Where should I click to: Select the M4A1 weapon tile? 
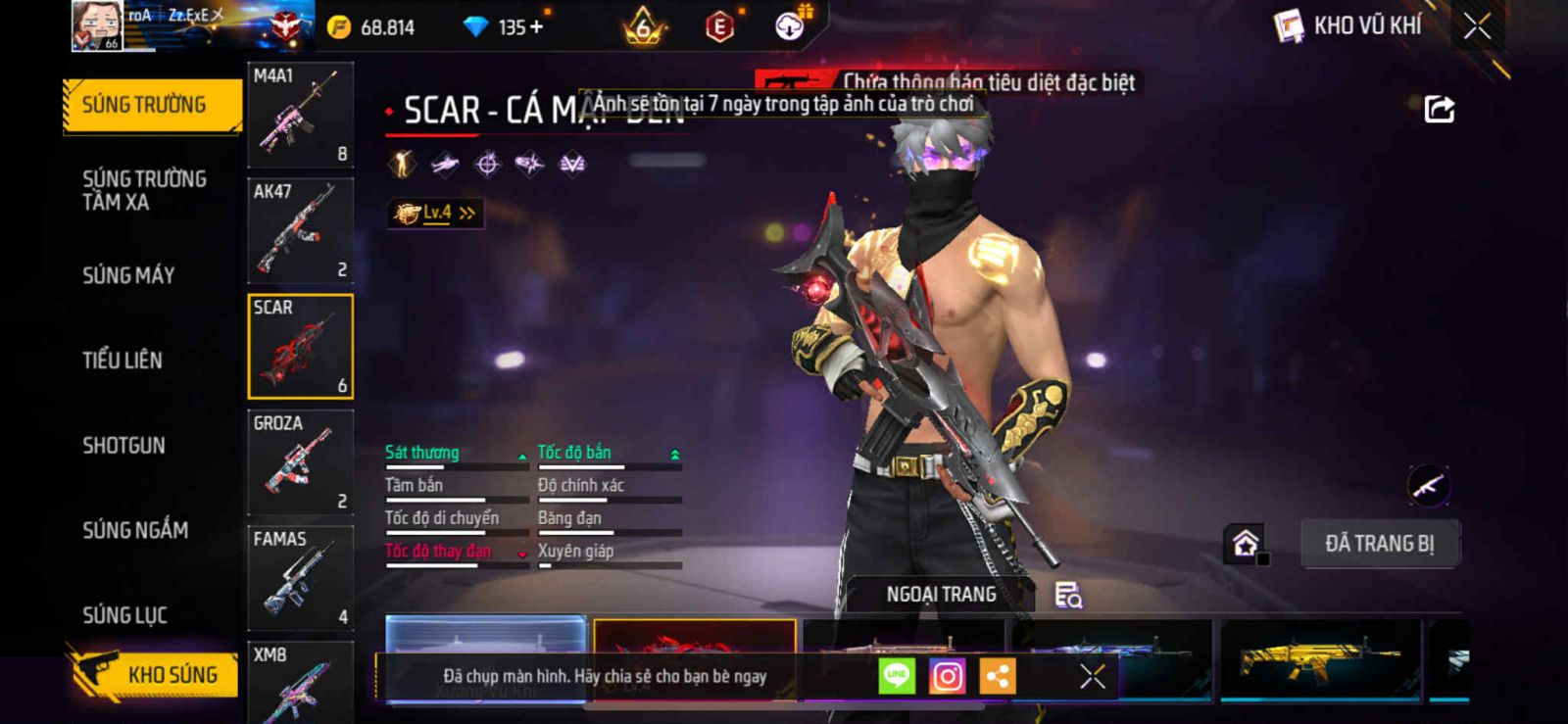(300, 115)
